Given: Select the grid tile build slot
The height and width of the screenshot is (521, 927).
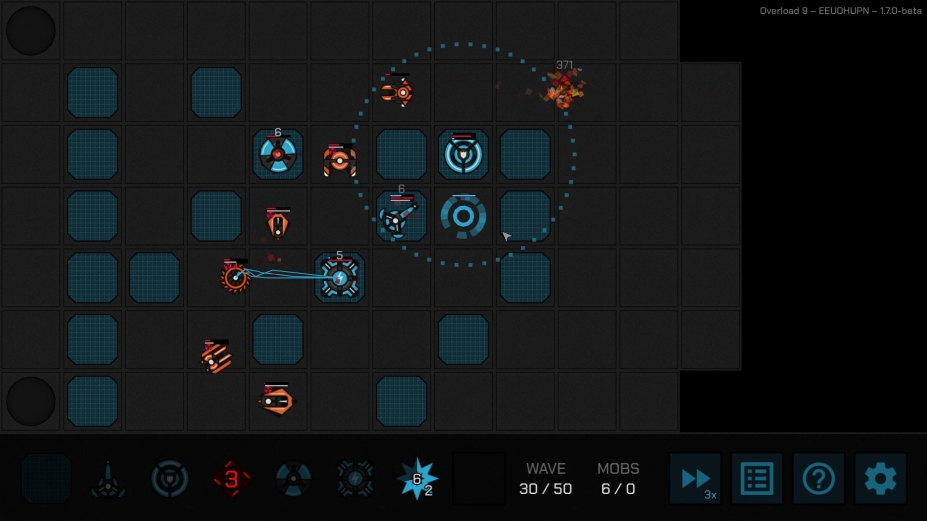Looking at the screenshot, I should click(46, 479).
